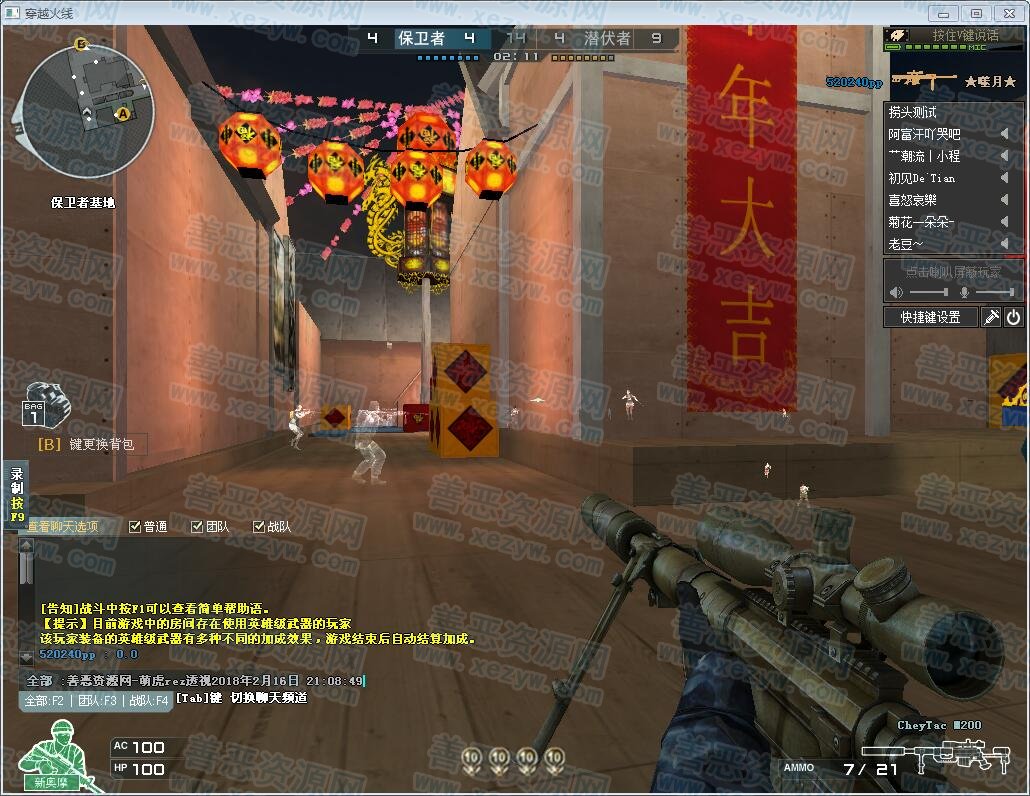Toggle the 战队 chat filter checkbox
The width and height of the screenshot is (1030, 796).
click(259, 527)
